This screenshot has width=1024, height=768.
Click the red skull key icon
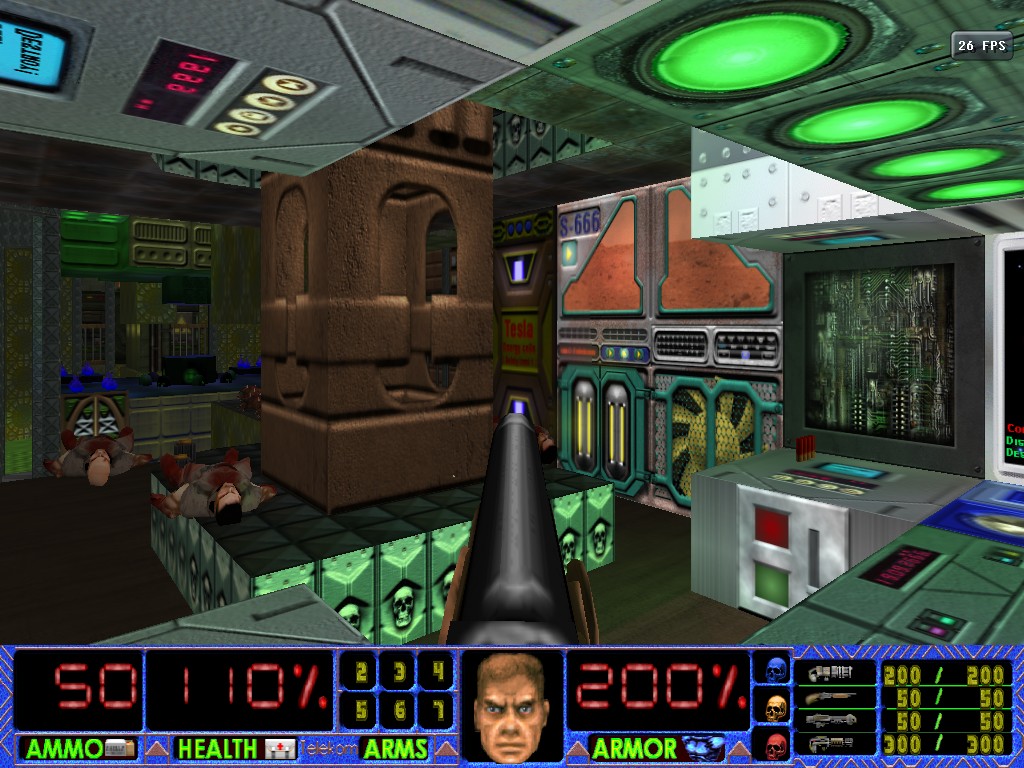[x=775, y=745]
